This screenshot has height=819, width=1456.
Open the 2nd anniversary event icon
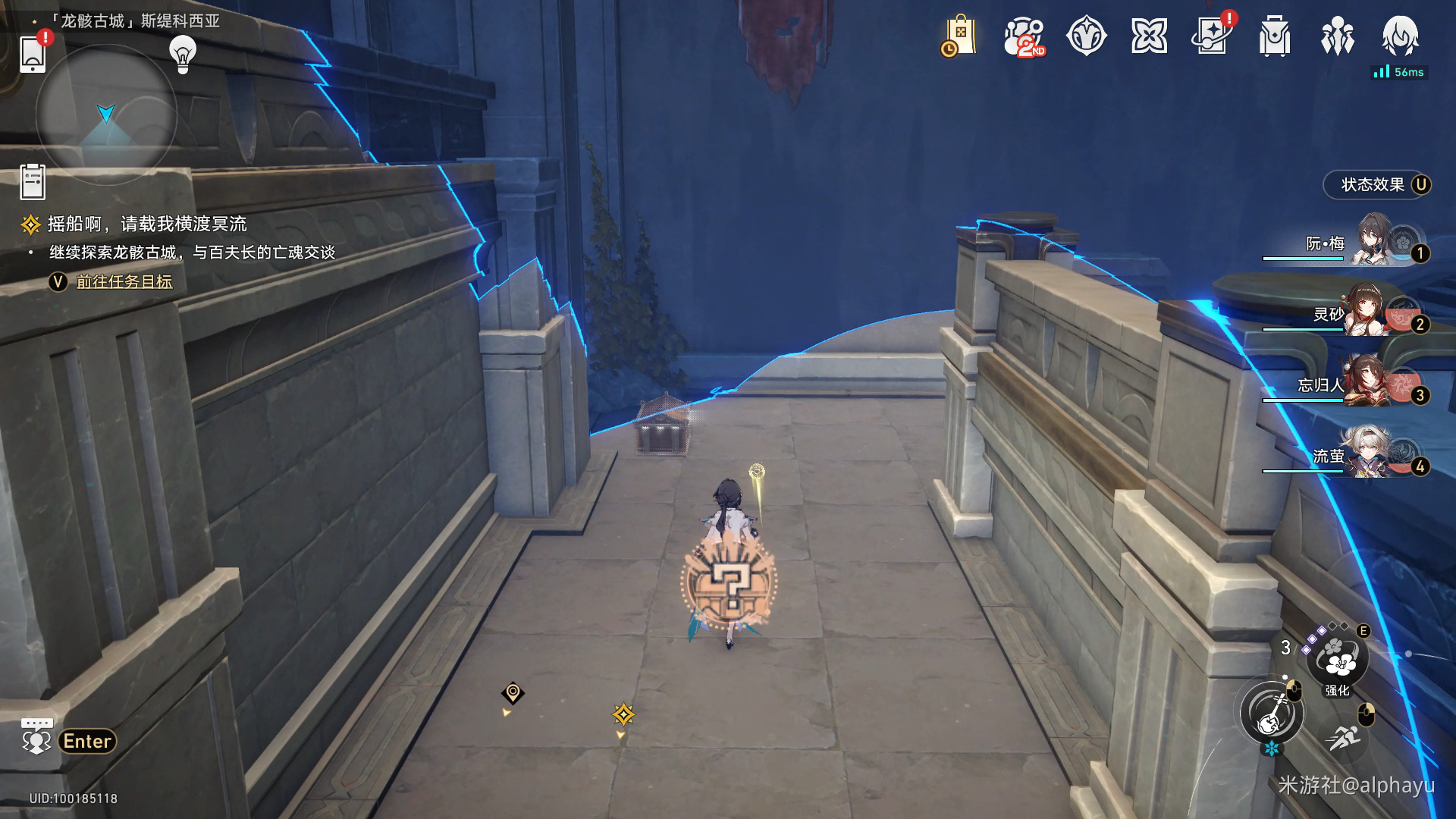pos(1023,36)
